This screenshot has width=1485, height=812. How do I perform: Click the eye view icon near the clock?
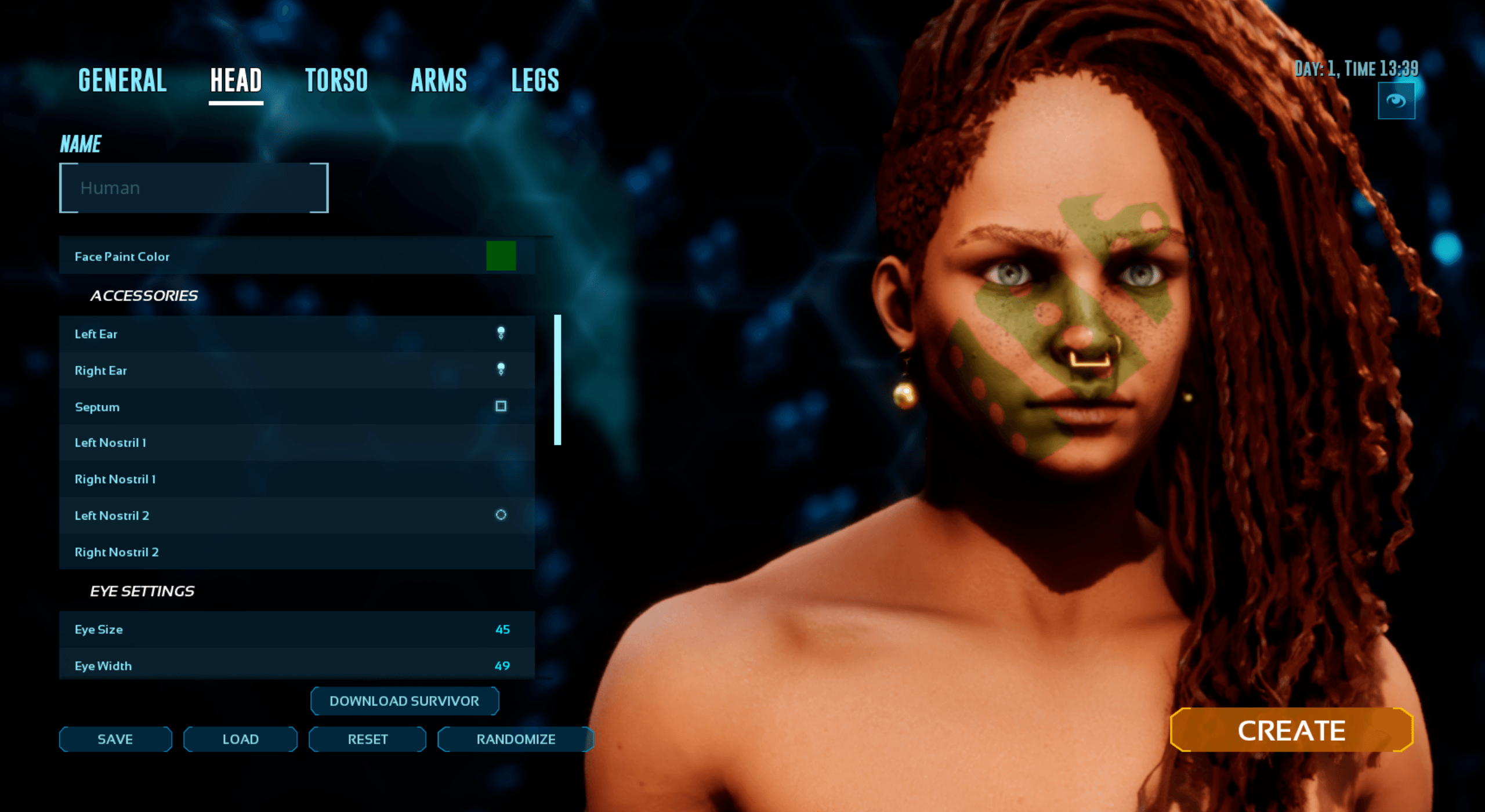(1397, 100)
